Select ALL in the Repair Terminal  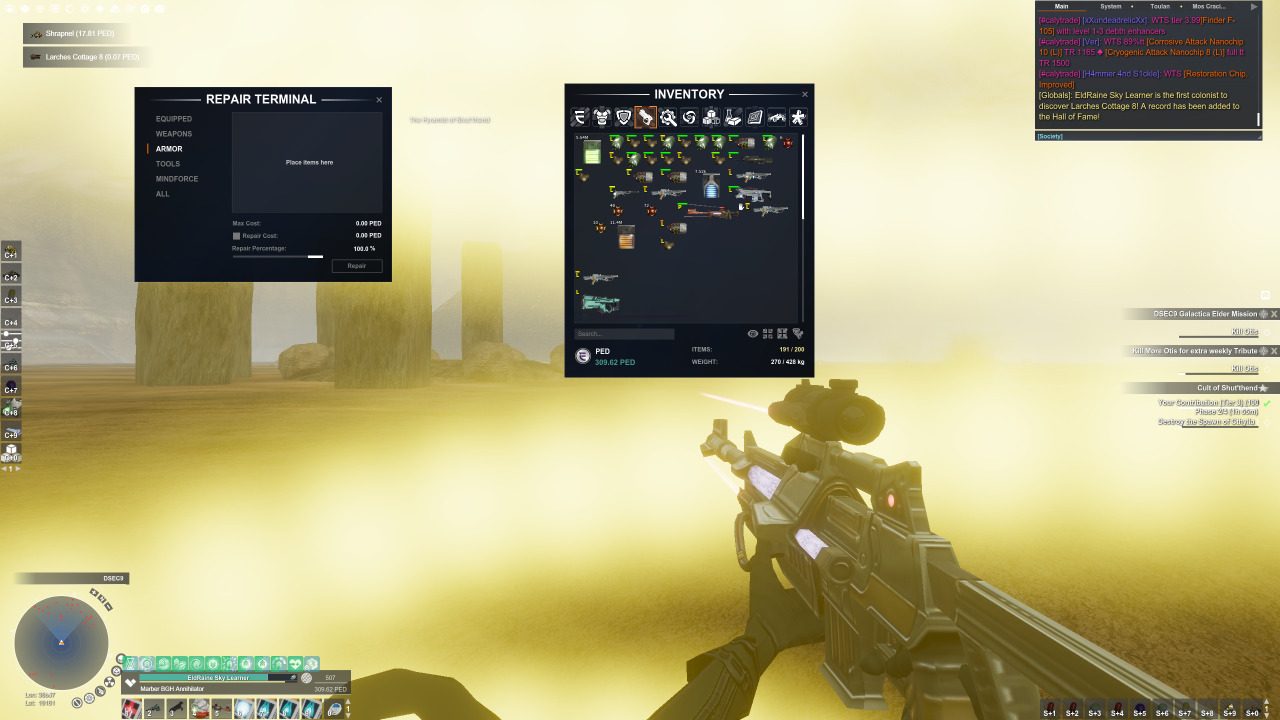point(162,194)
